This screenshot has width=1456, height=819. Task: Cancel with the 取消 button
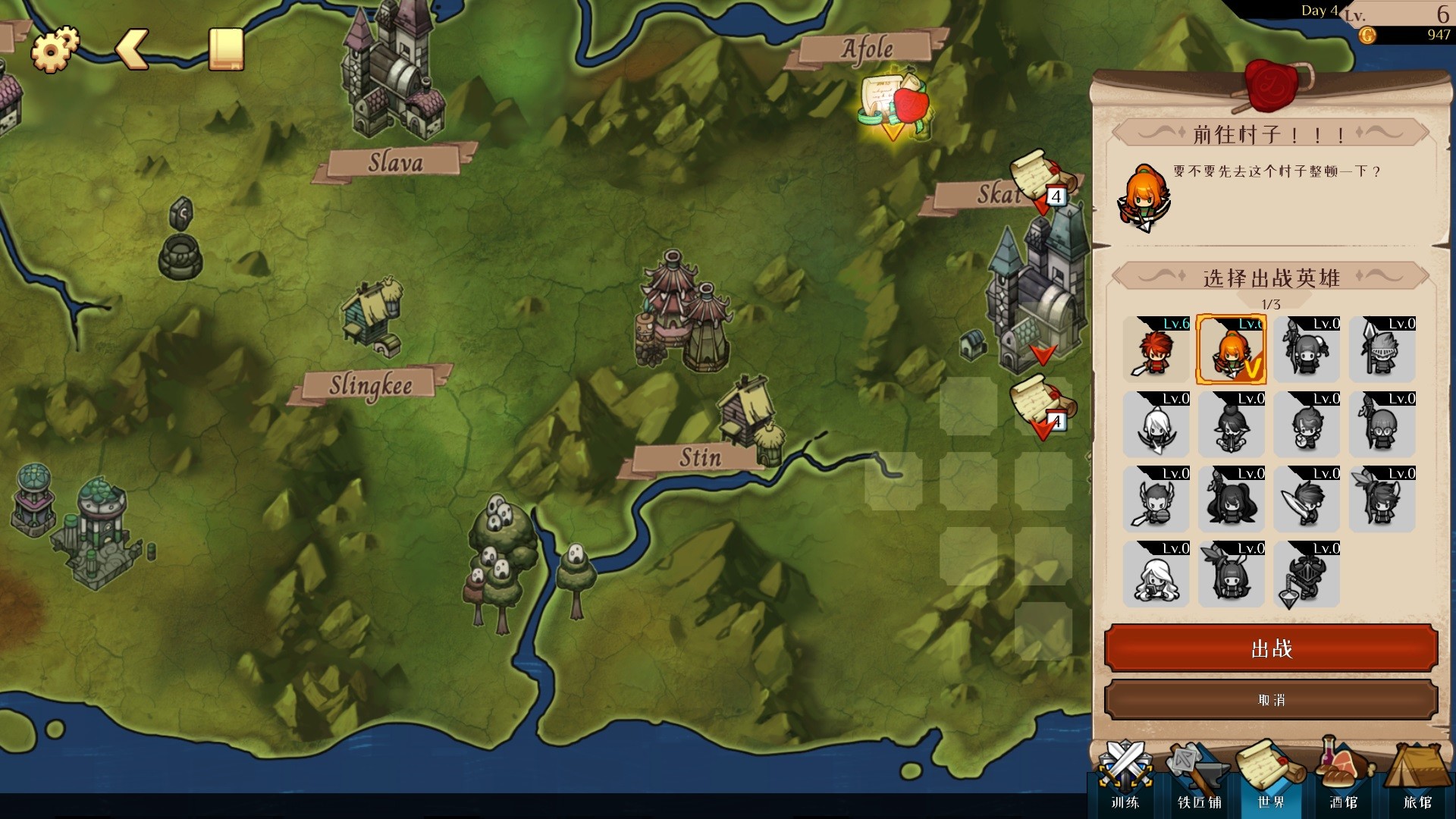coord(1271,700)
